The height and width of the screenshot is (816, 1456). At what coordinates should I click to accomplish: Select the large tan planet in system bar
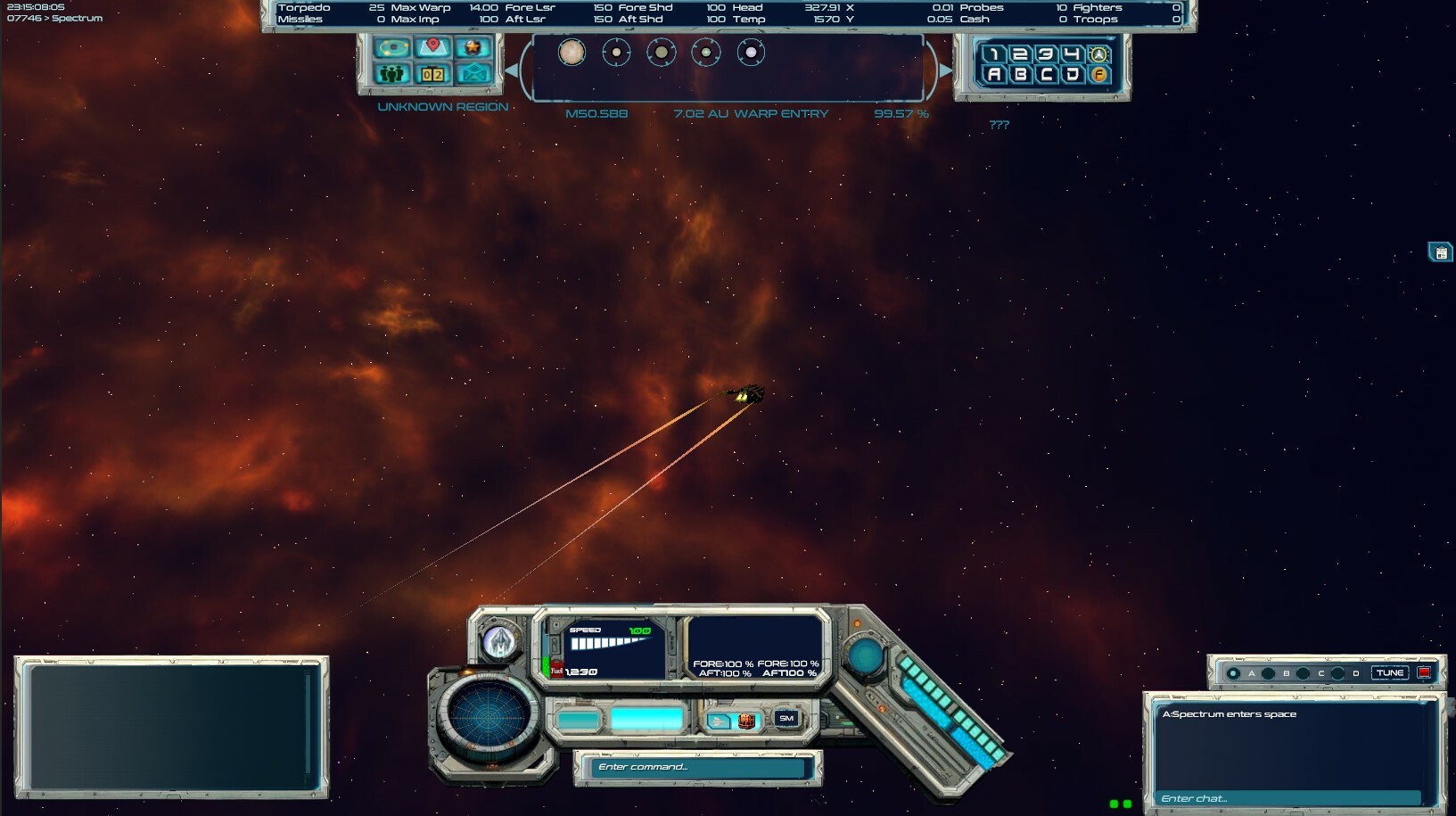[x=572, y=53]
